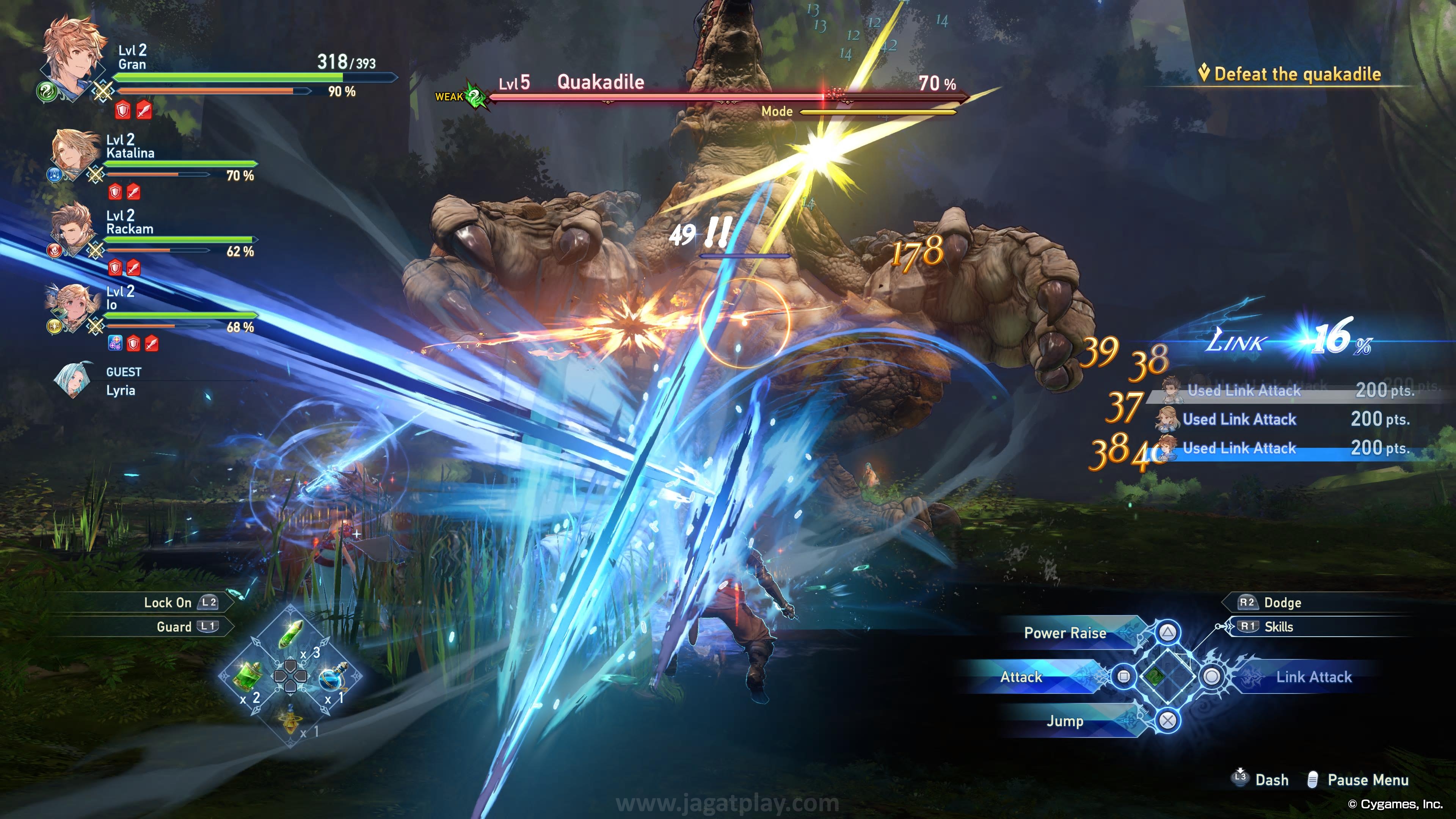This screenshot has width=1456, height=819.
Task: Use the green crystal item slot
Action: point(291,634)
